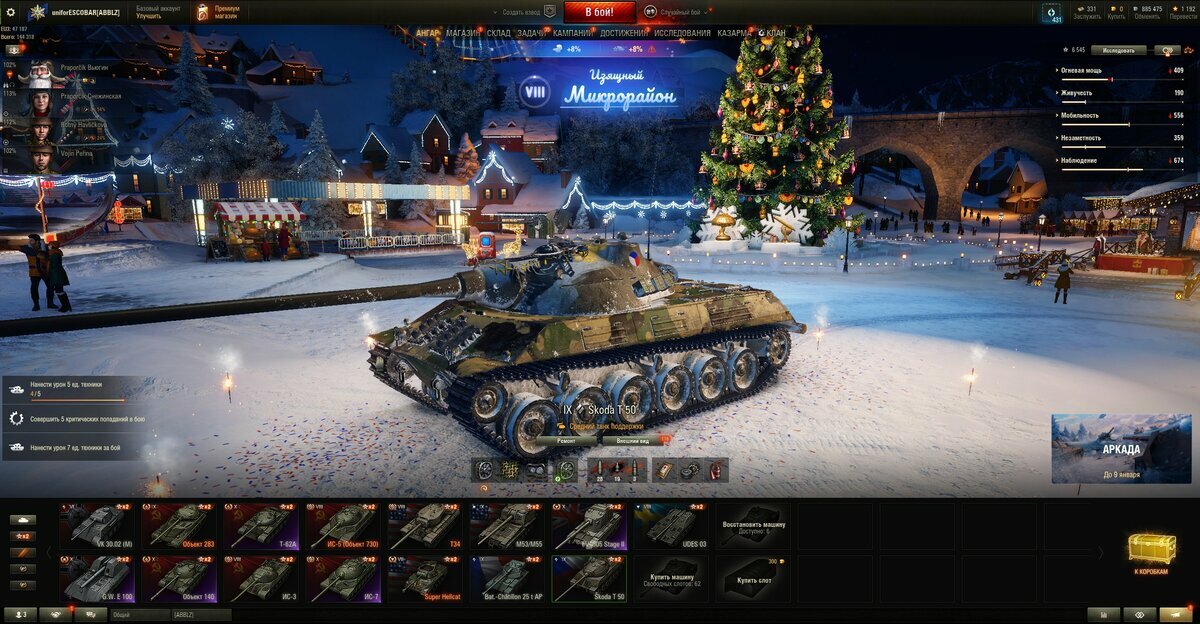Open the battle mode dropdown Случайный бой
This screenshot has width=1200, height=624.
click(680, 12)
